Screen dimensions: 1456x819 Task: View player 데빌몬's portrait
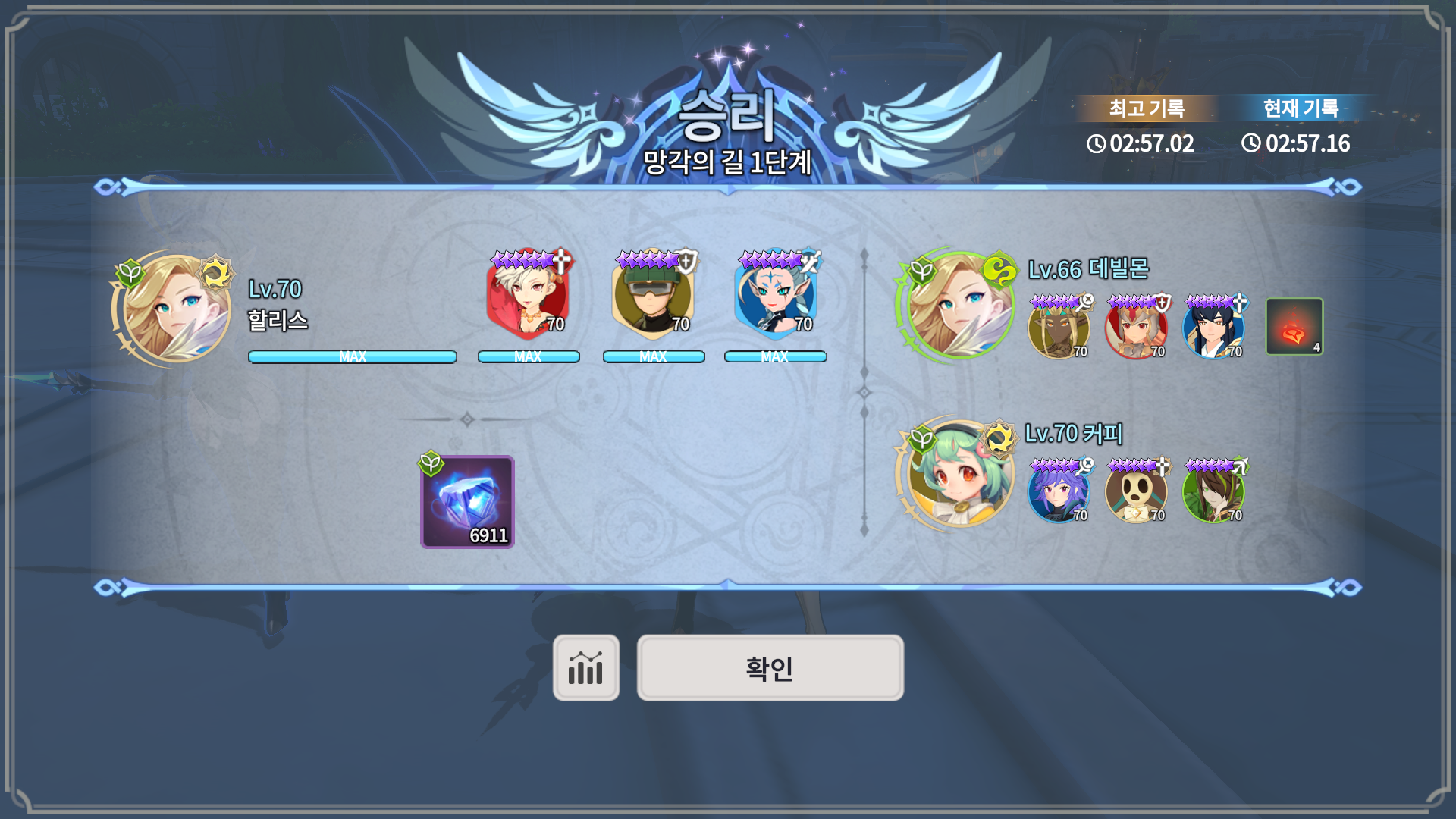[x=960, y=306]
